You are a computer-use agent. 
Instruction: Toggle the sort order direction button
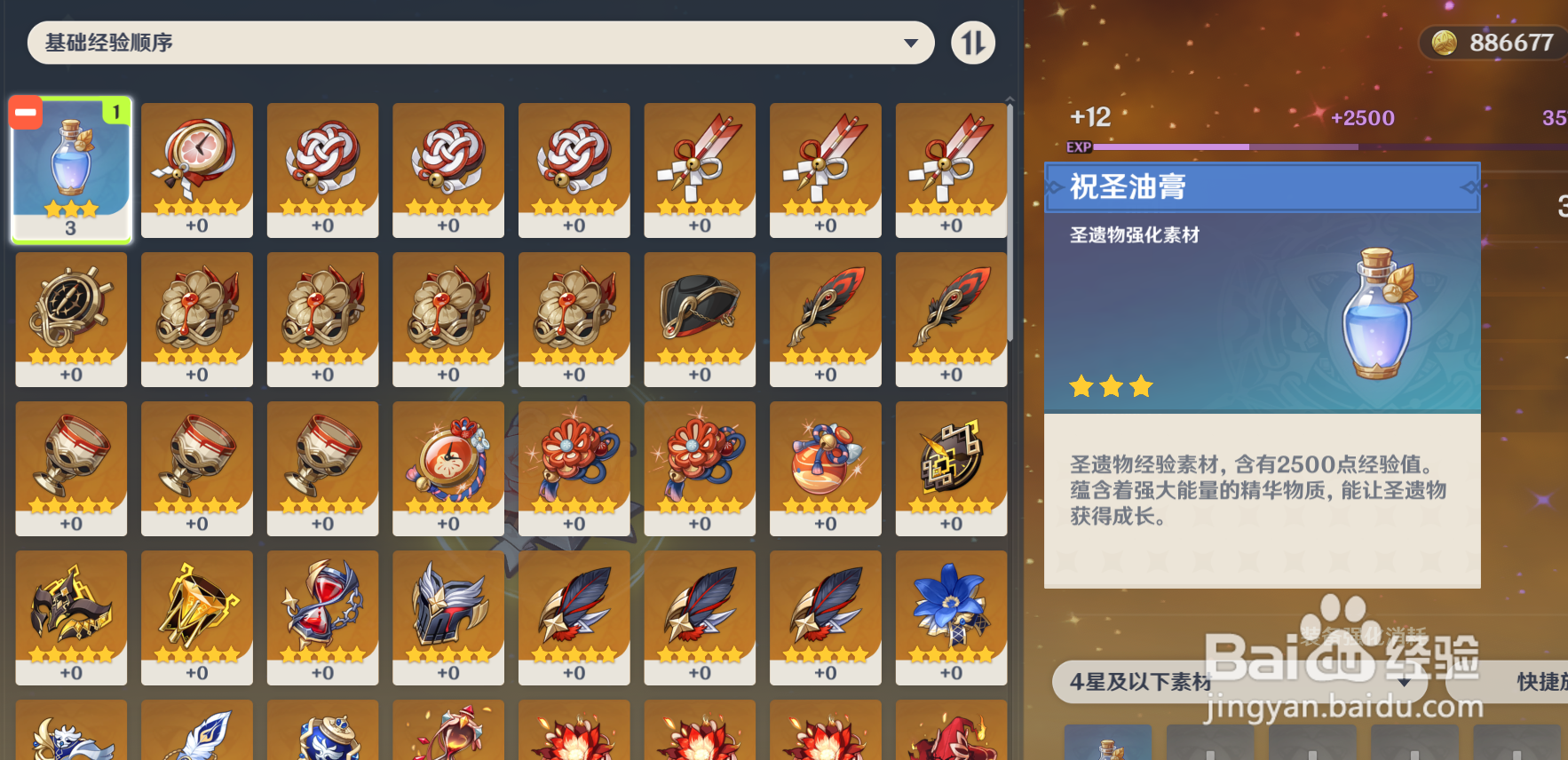(x=973, y=42)
